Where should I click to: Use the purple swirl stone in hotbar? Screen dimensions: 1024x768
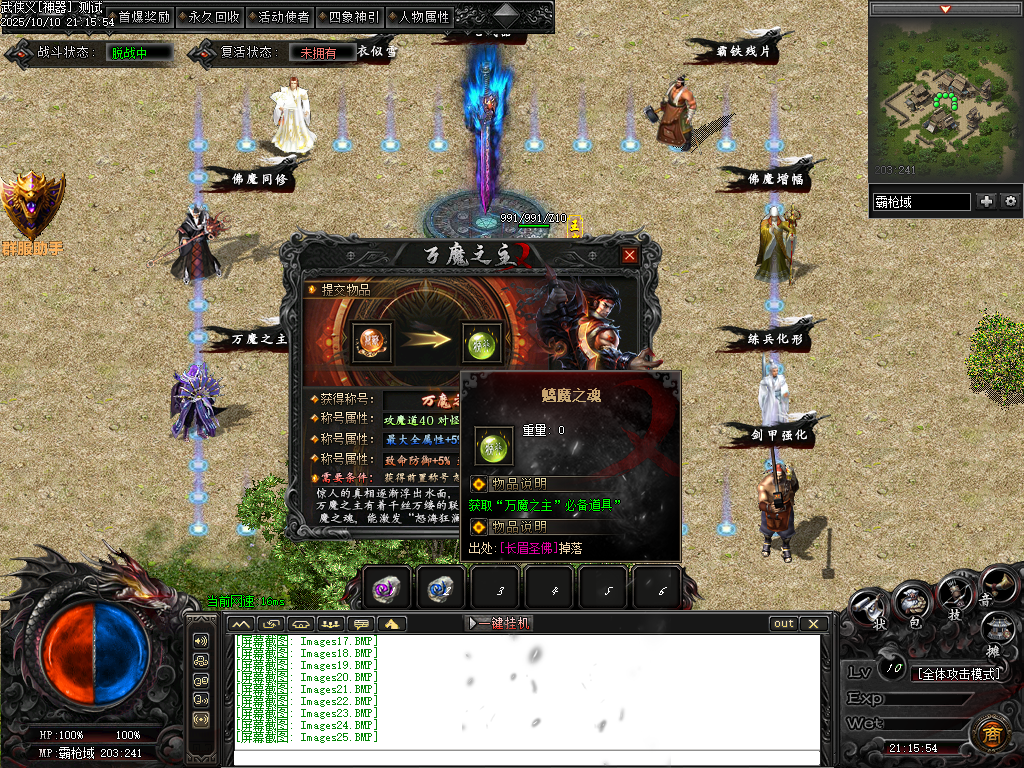pyautogui.click(x=387, y=588)
